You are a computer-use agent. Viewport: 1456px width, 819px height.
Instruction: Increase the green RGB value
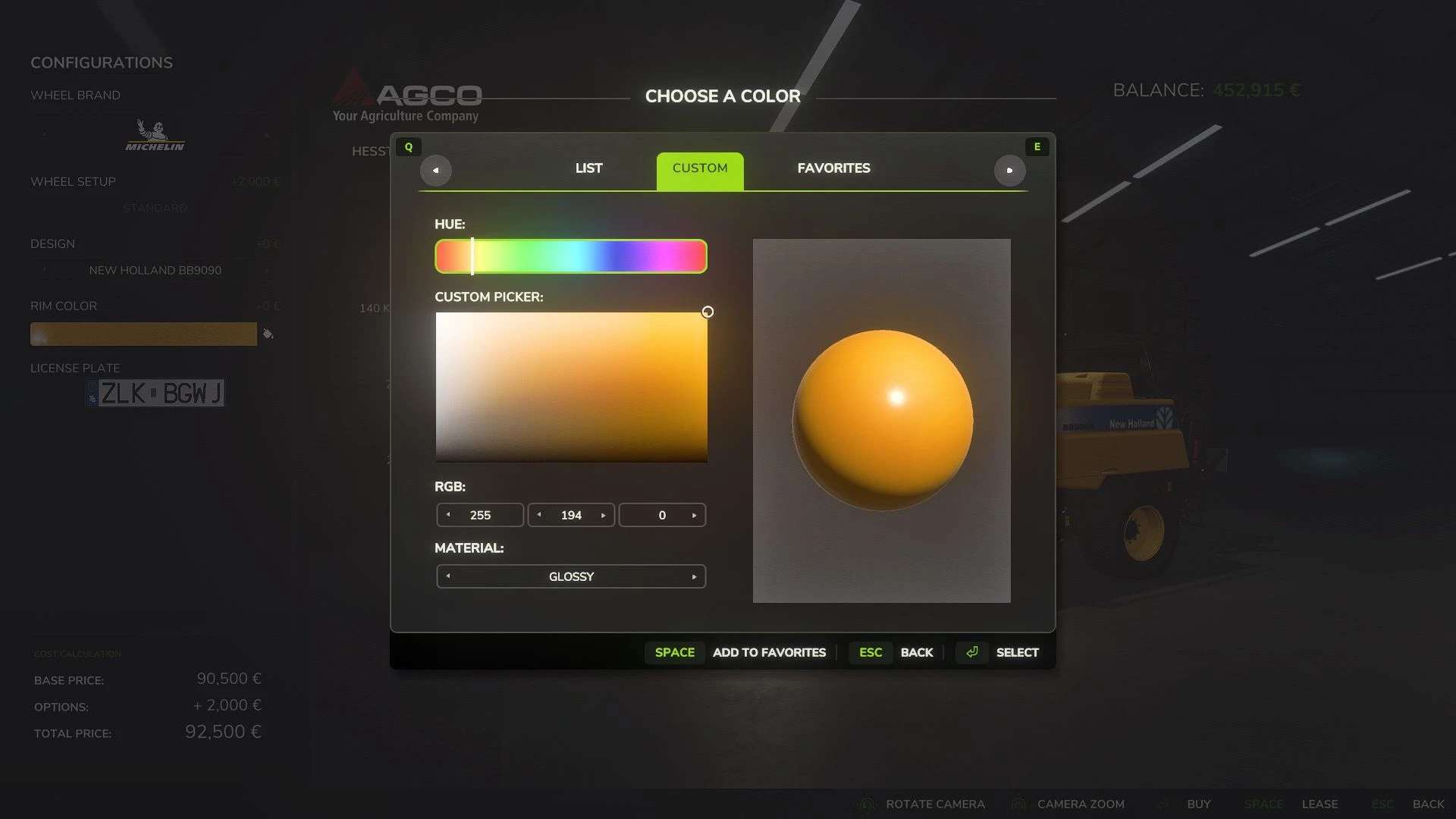tap(604, 516)
